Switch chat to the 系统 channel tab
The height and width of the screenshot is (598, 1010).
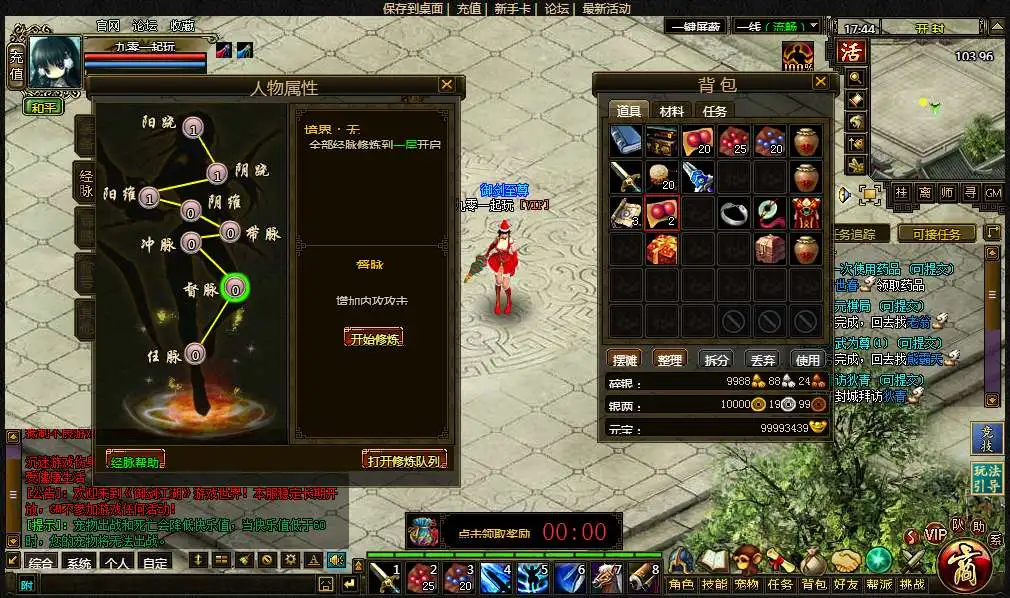tap(79, 563)
